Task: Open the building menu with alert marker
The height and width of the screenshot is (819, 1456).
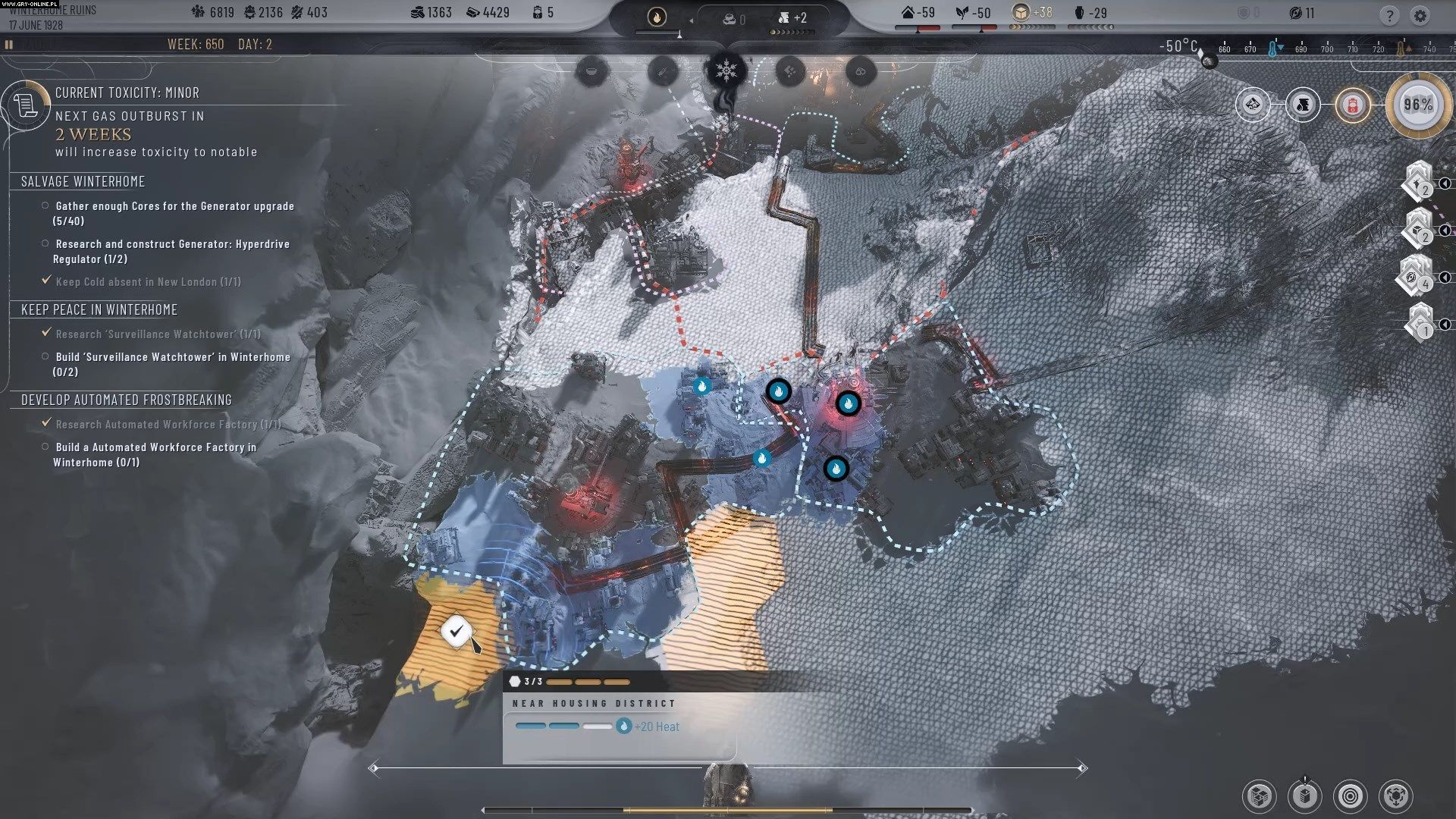Action: click(x=1304, y=796)
